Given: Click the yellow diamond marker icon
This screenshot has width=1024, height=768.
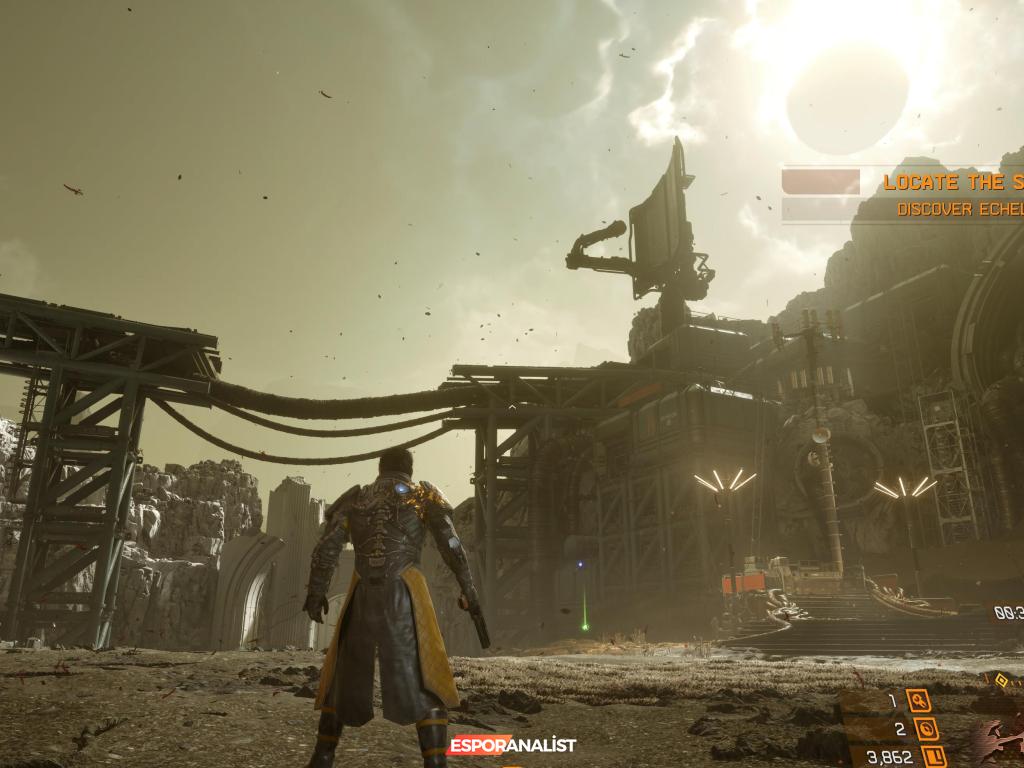Looking at the screenshot, I should point(1003,679).
